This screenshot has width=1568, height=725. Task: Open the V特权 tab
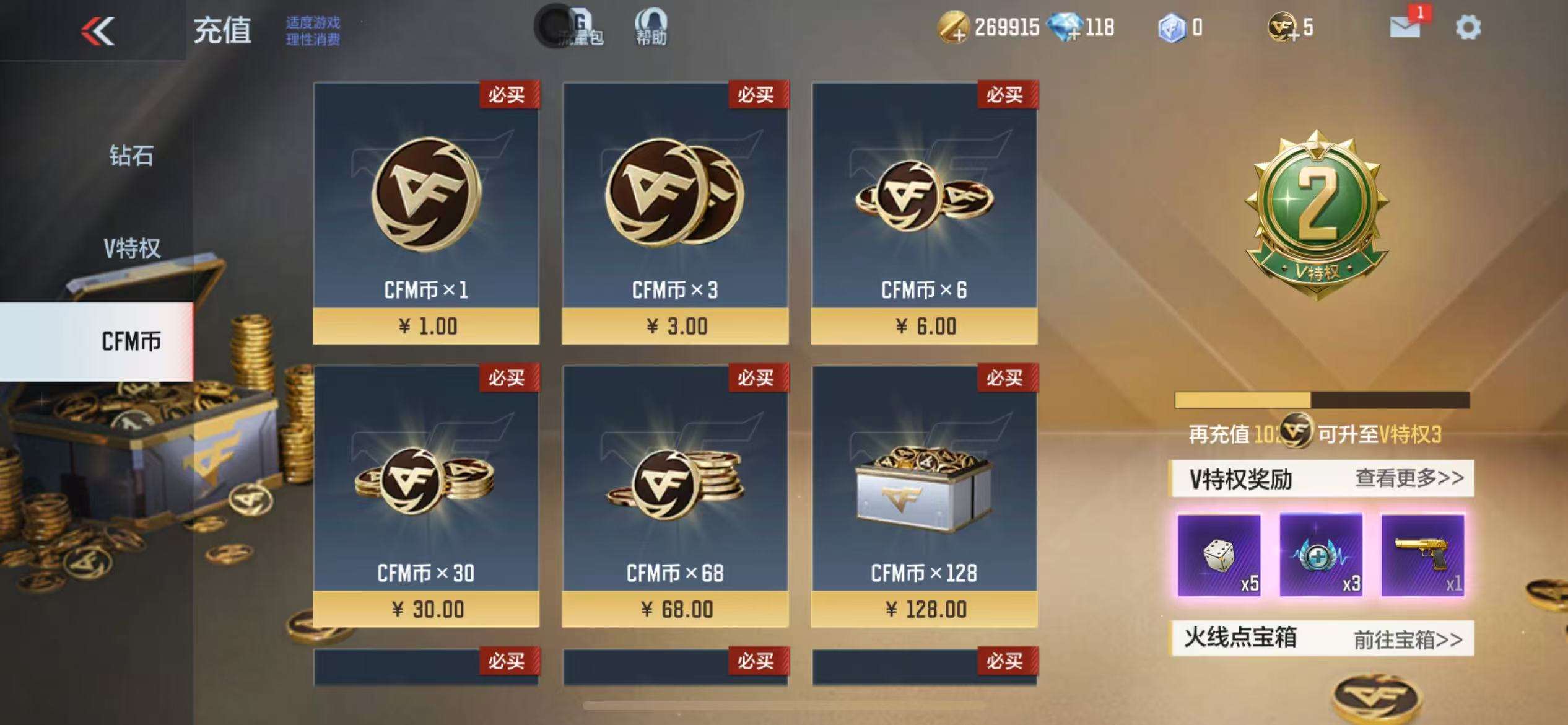click(131, 248)
